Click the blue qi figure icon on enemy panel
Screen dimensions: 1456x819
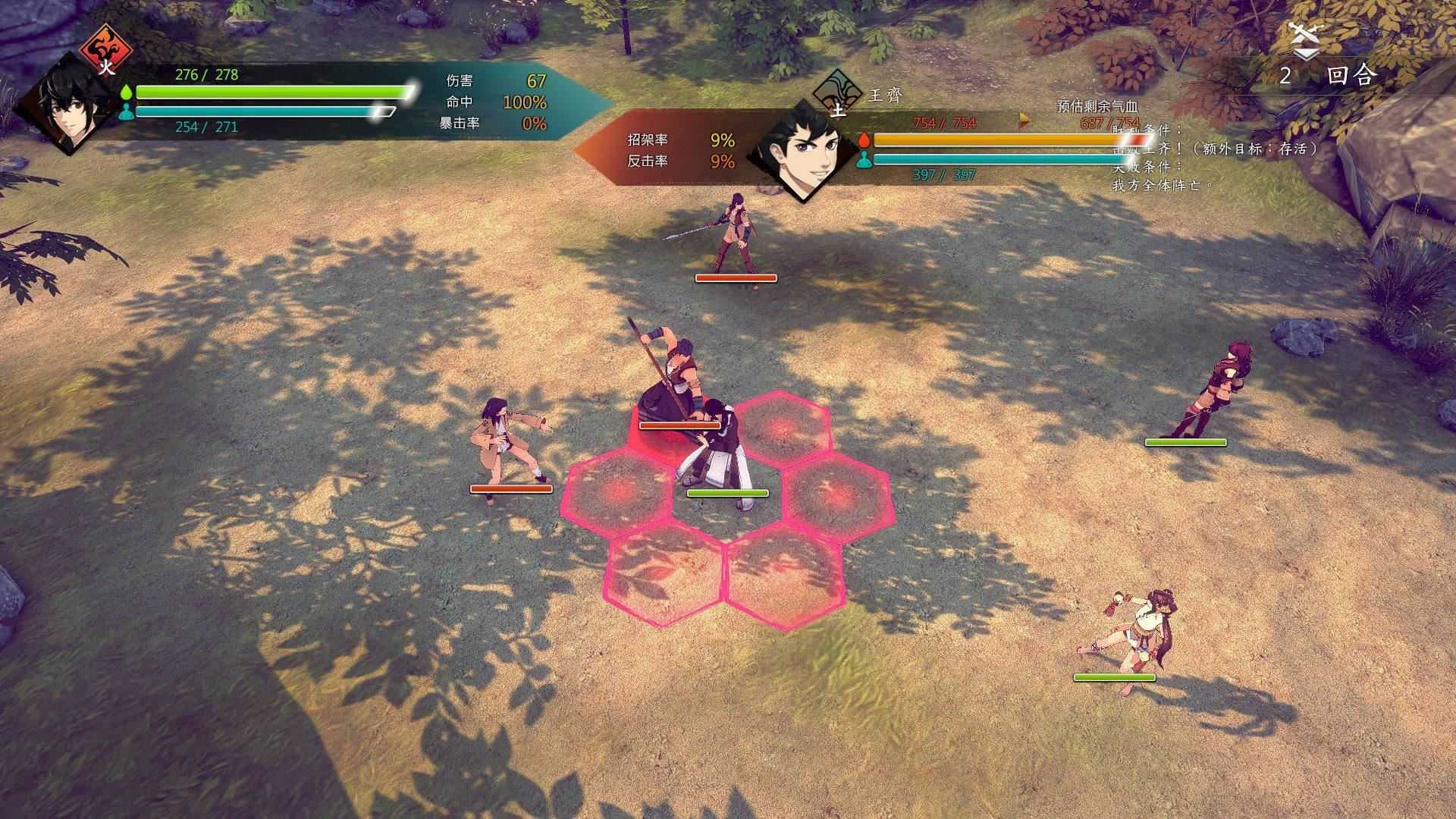pos(864,160)
